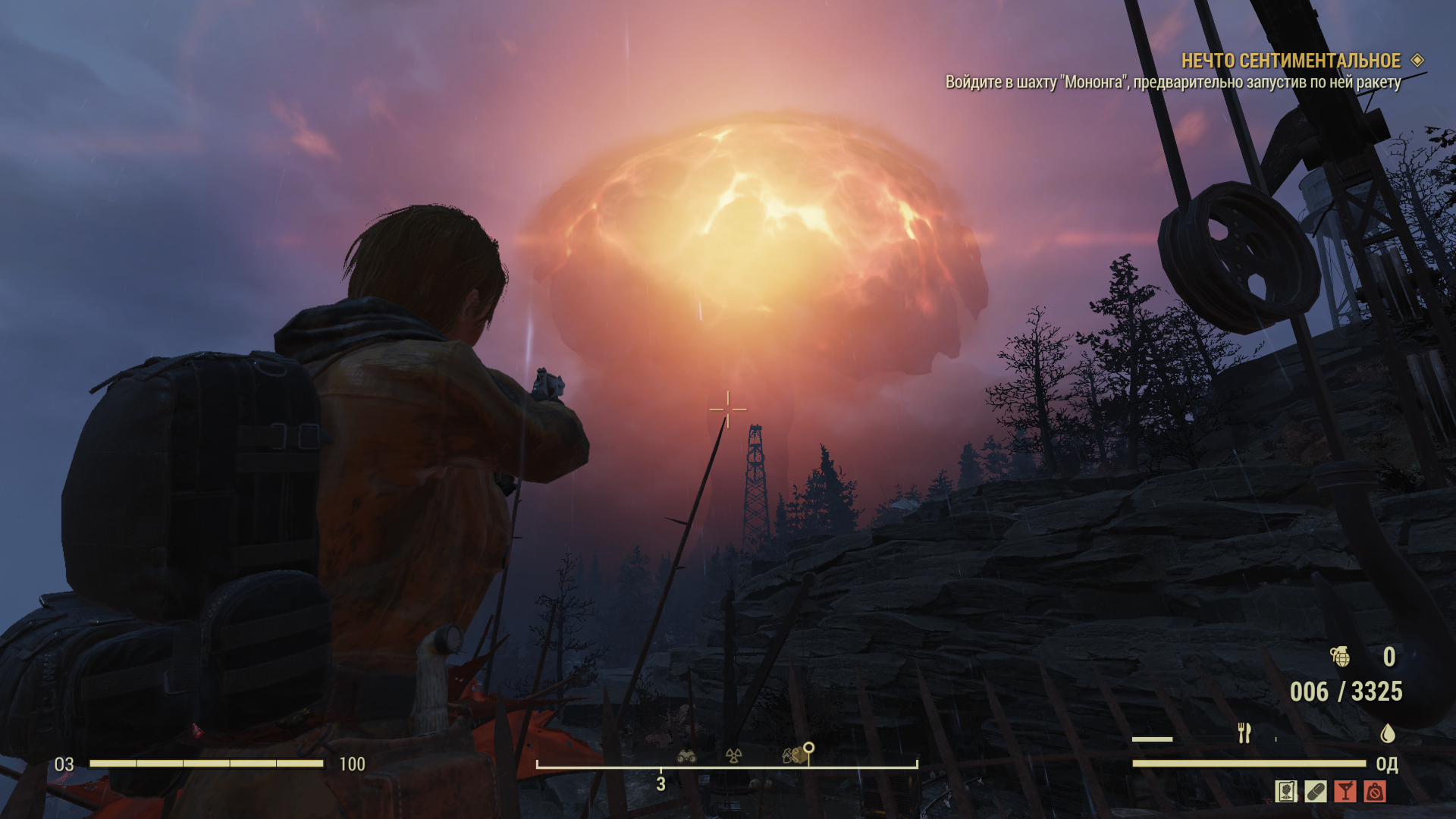
Task: Select the red cocktail glass effect icon
Action: tap(1345, 792)
